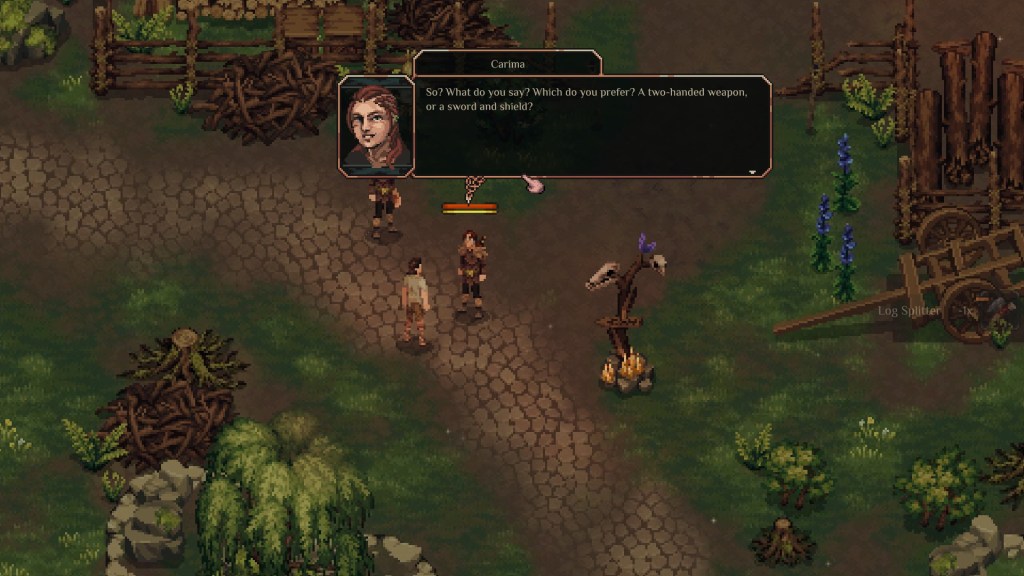Screen dimensions: 1024x576
Task: Advance dialogue with the small continue arrow
Action: (x=752, y=171)
